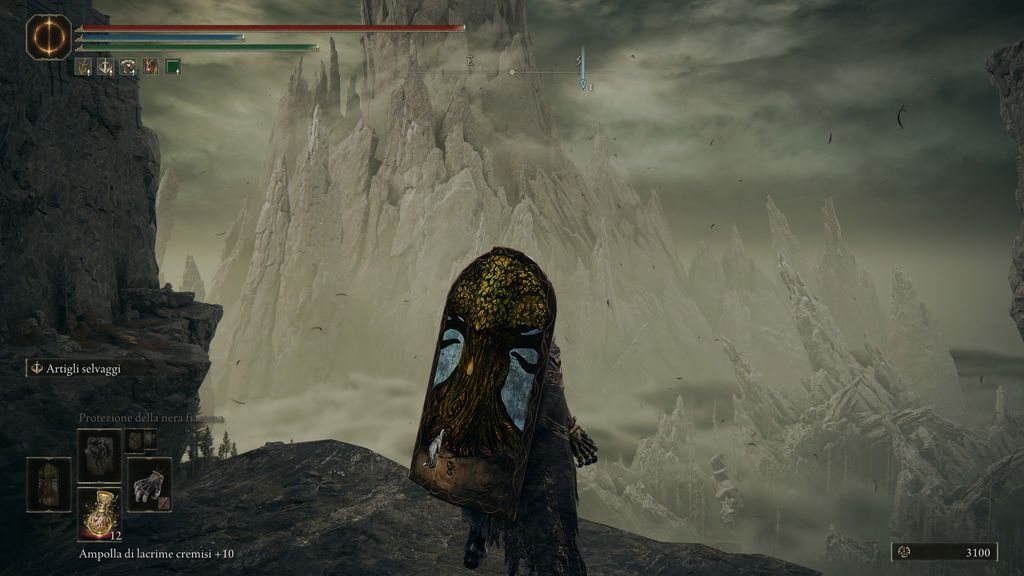Select the left-hand tree shield slot

click(x=49, y=485)
